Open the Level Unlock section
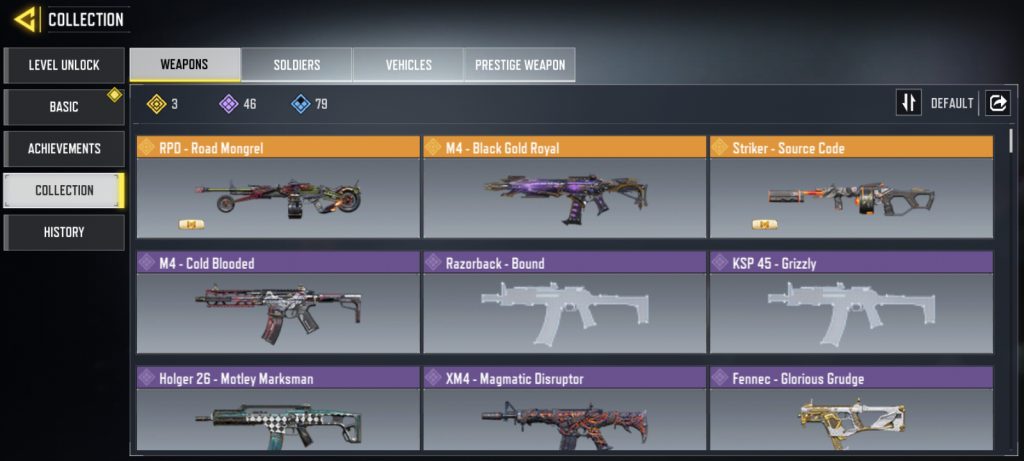The width and height of the screenshot is (1024, 461). (64, 65)
